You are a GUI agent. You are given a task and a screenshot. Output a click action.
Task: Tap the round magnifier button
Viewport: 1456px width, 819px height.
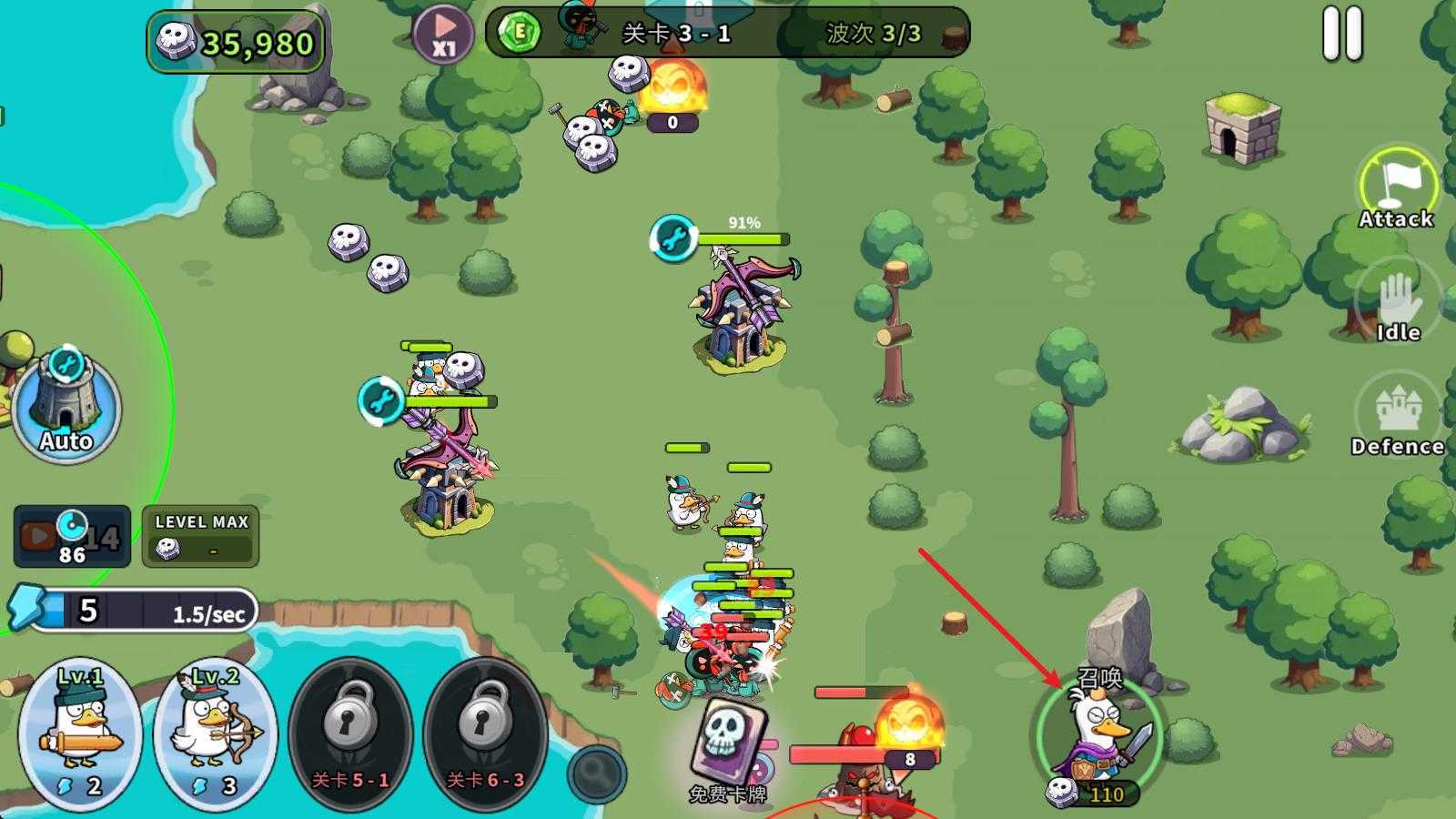pyautogui.click(x=597, y=773)
